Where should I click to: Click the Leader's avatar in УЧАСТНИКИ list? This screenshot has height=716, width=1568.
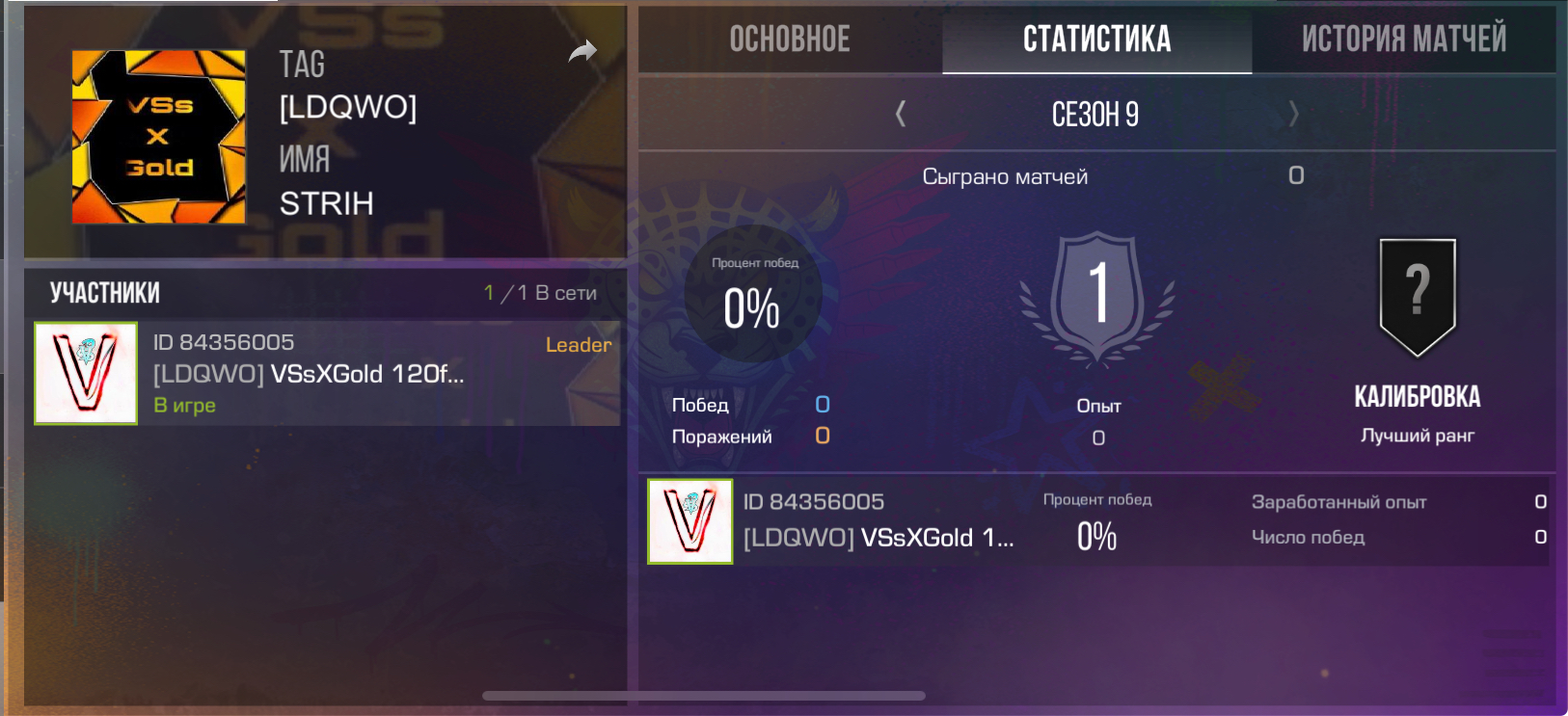click(x=86, y=375)
